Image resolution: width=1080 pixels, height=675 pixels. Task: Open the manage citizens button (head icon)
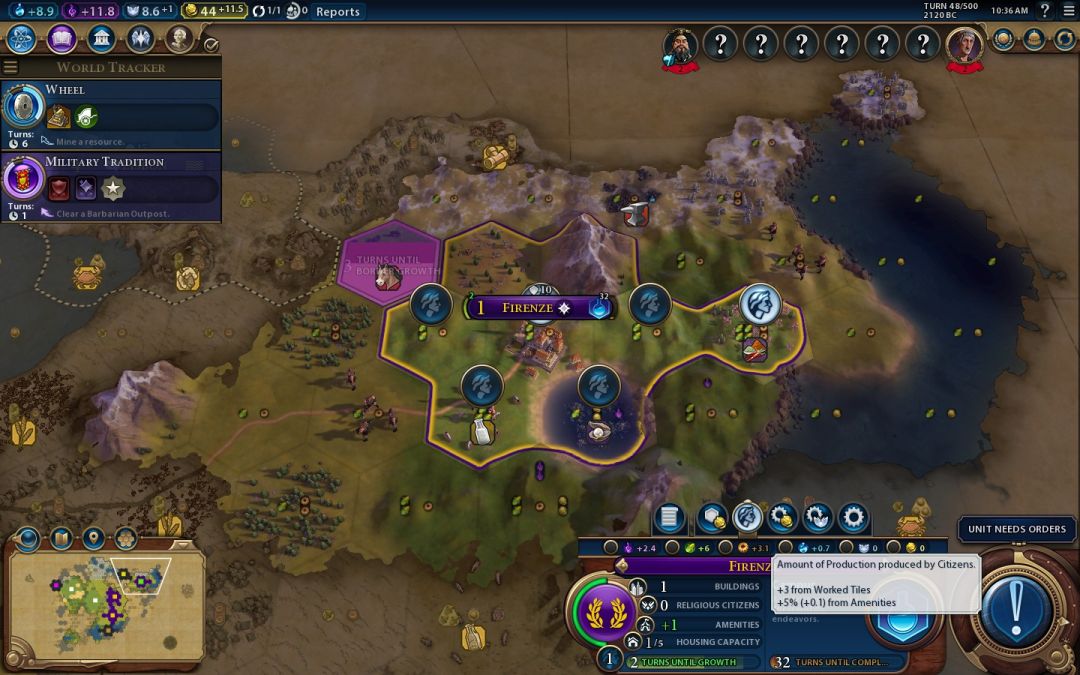pos(747,517)
